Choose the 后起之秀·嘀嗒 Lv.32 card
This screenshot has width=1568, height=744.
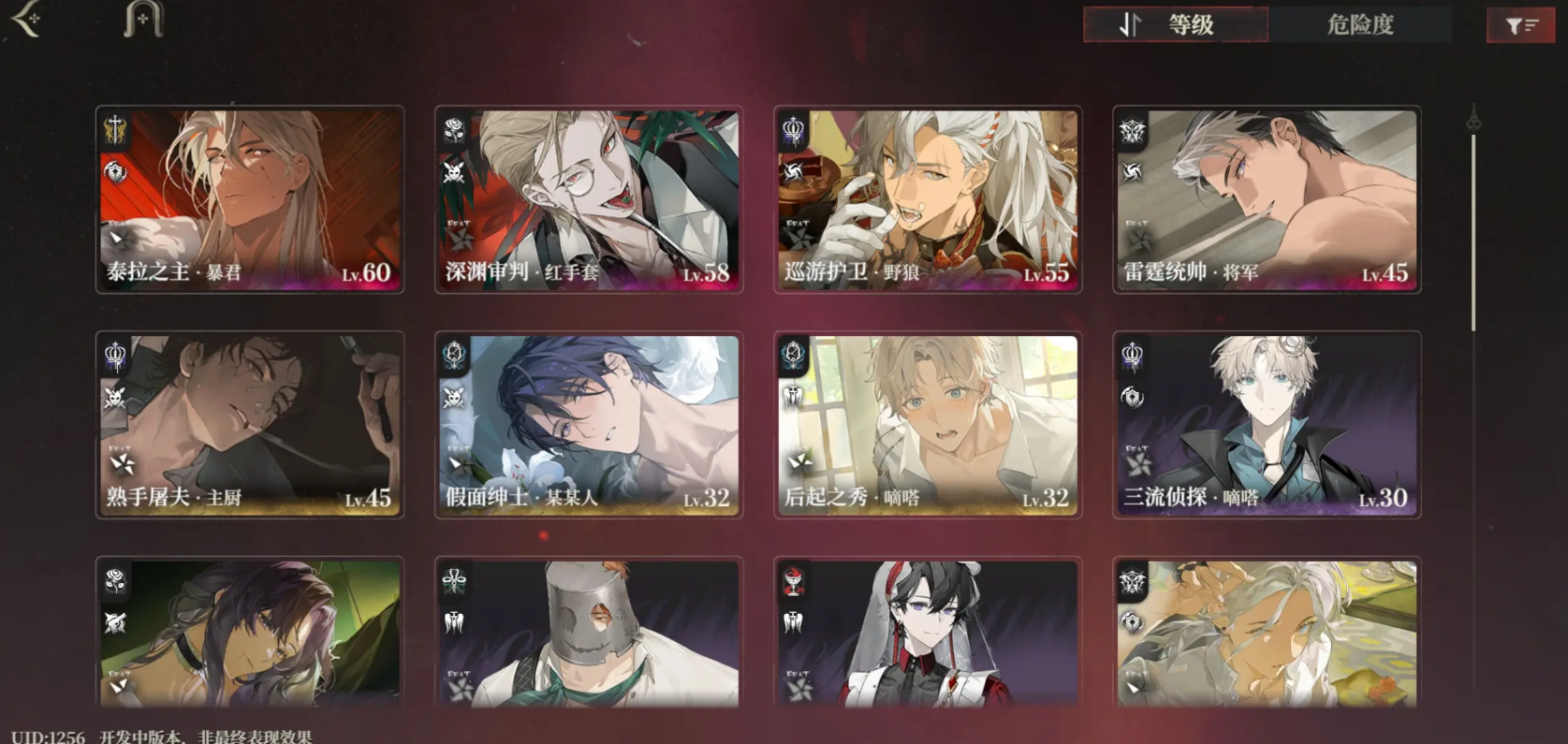click(x=928, y=425)
